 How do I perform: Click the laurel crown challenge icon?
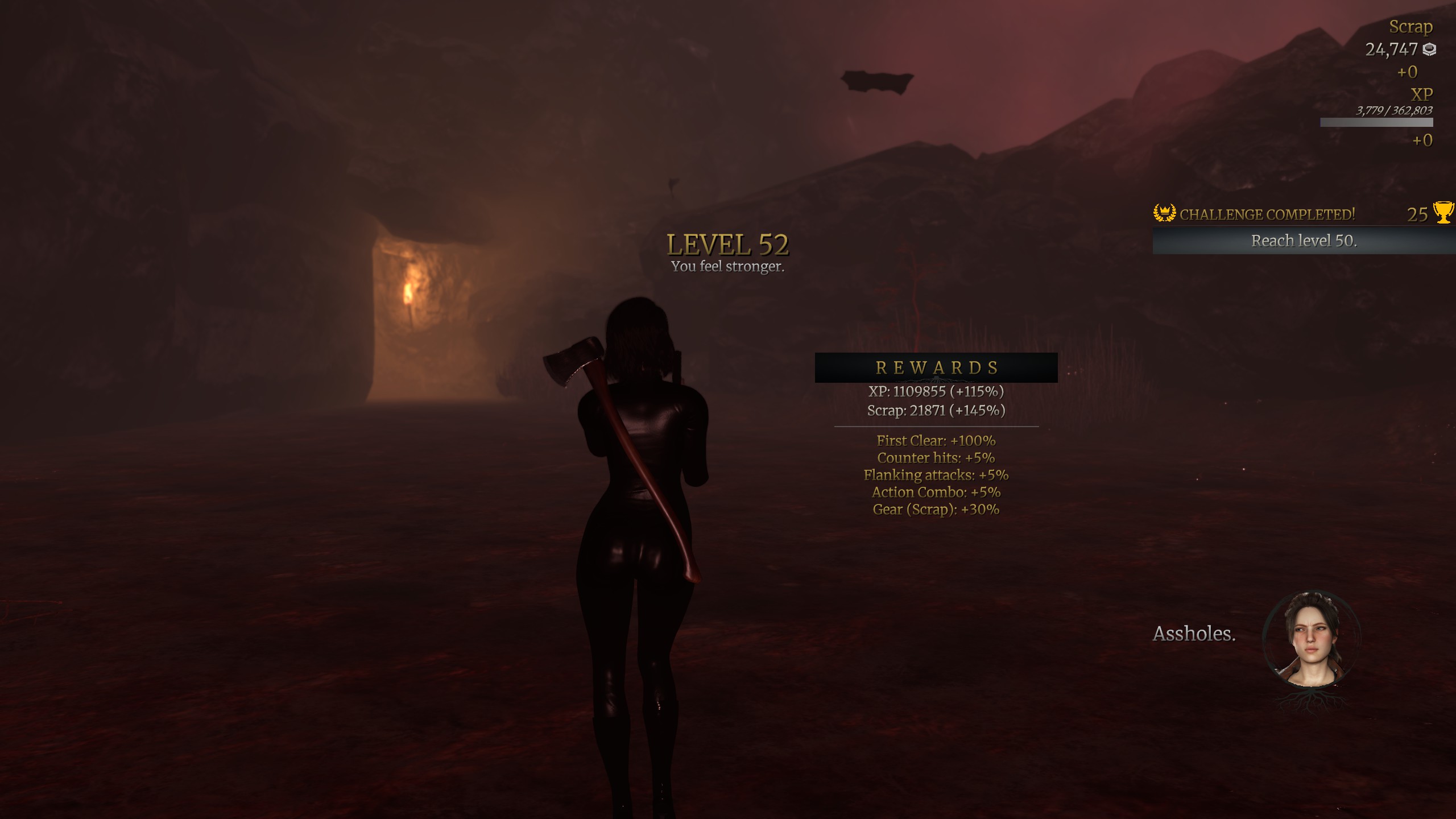(1164, 213)
